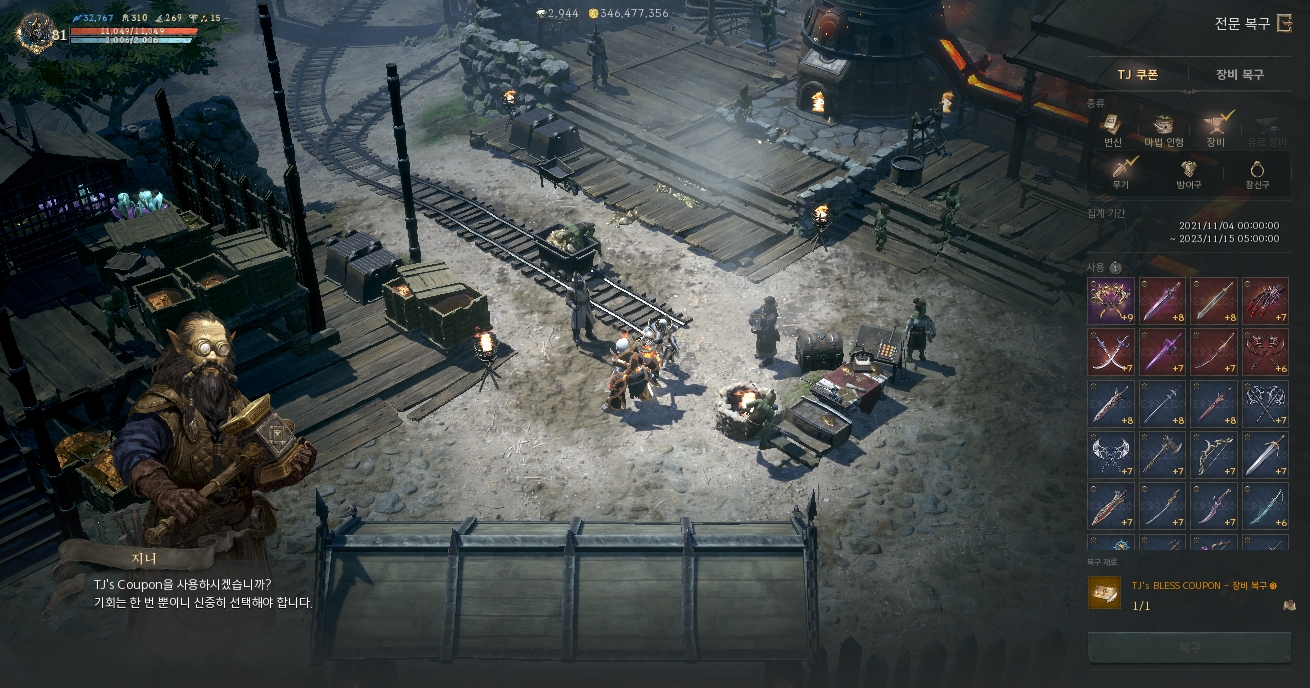Filter by 방어구 armor
The height and width of the screenshot is (688, 1310).
point(1189,173)
